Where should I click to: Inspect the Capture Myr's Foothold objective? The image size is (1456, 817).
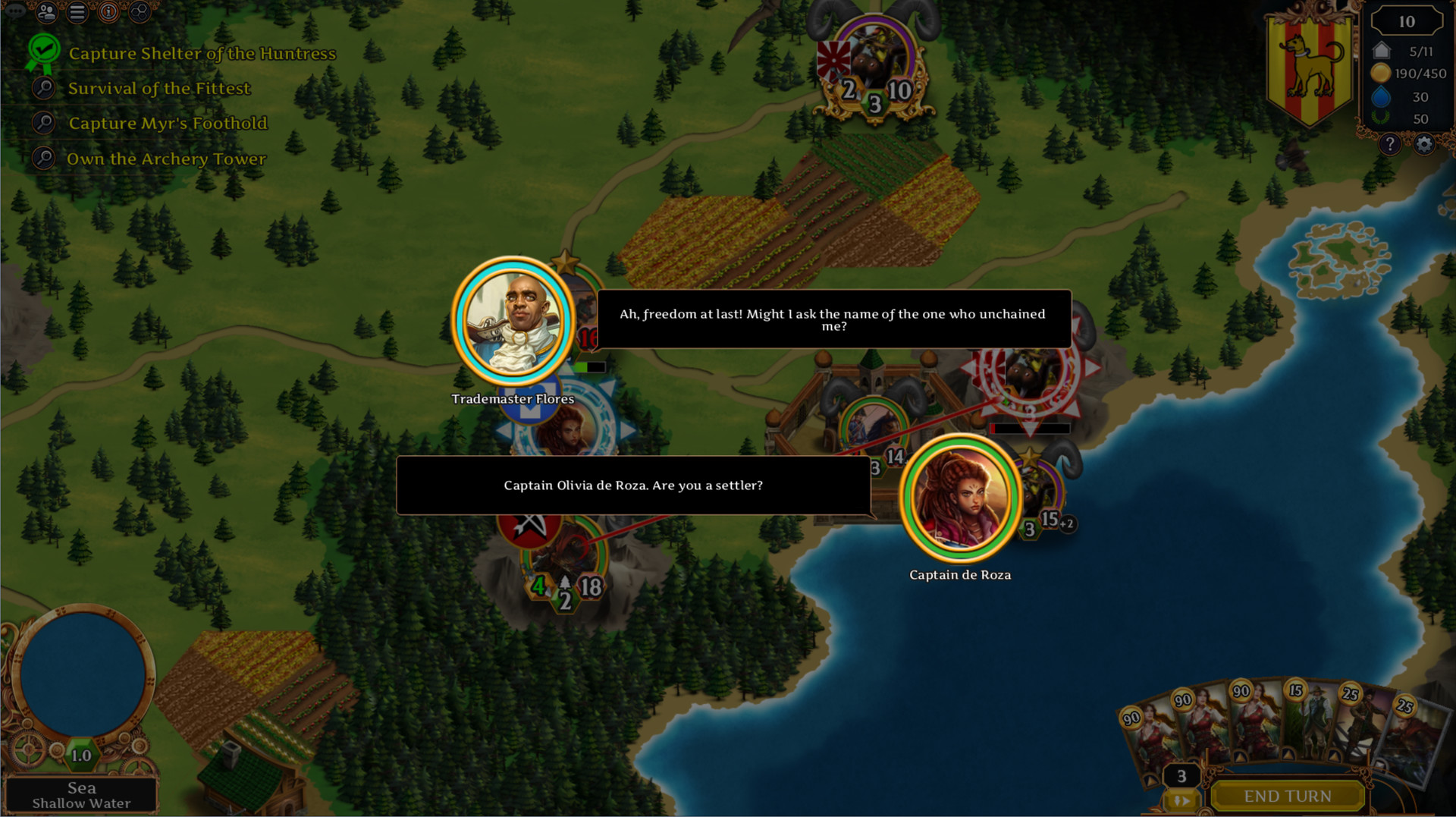(x=168, y=124)
